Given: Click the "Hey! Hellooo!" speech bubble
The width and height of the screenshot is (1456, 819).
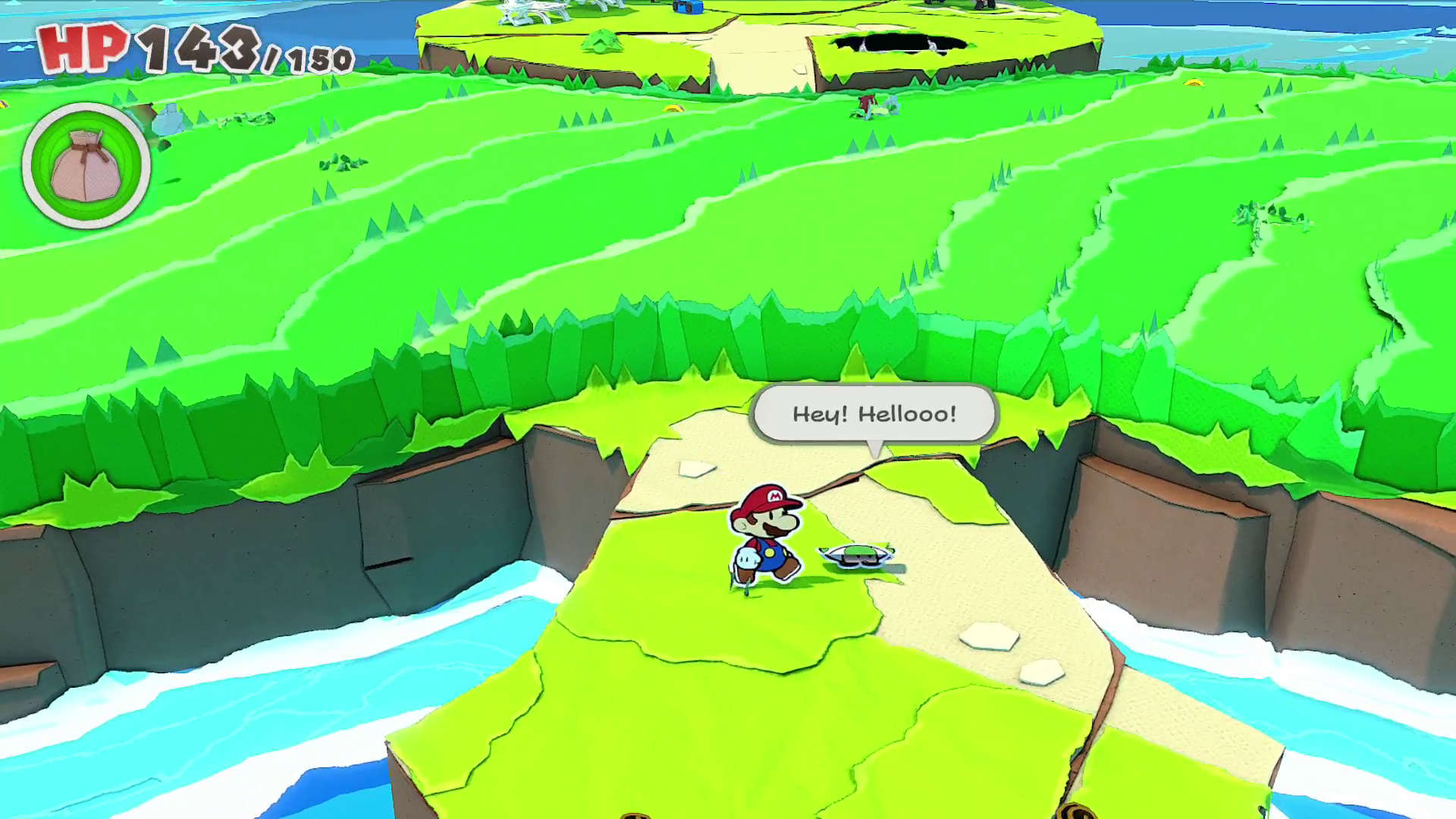Looking at the screenshot, I should 874,414.
